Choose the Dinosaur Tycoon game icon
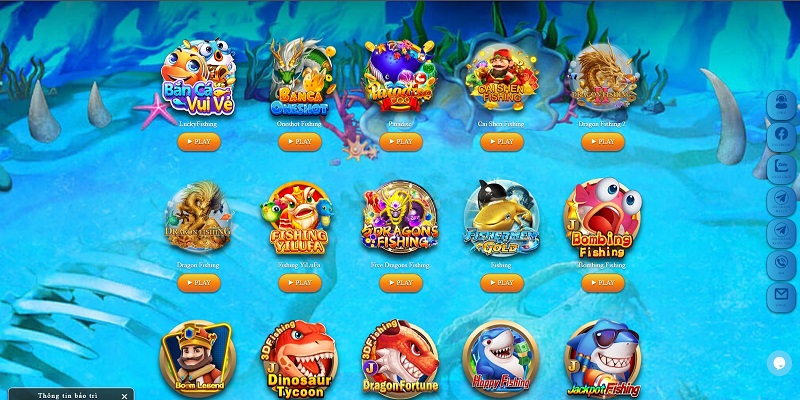The image size is (800, 400). pos(297,360)
